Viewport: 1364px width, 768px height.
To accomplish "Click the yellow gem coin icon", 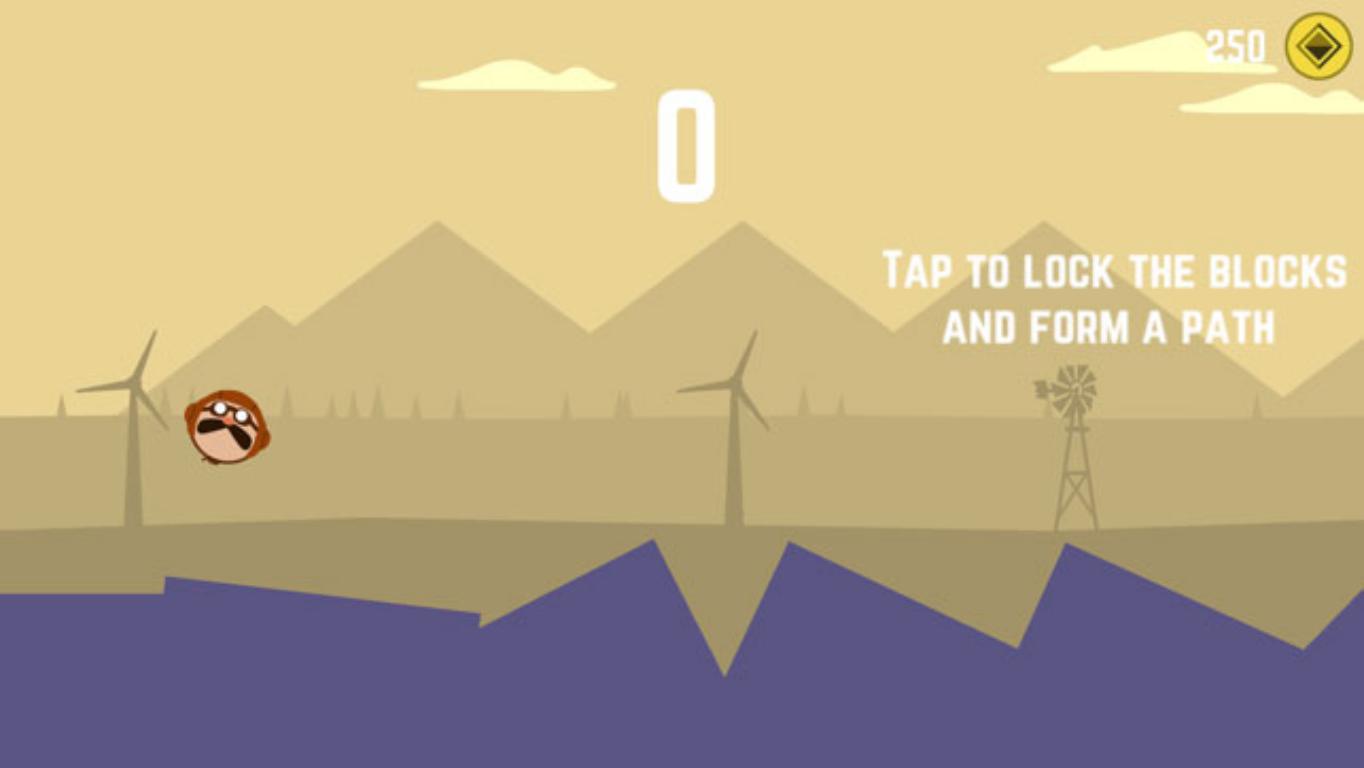I will [x=1318, y=46].
